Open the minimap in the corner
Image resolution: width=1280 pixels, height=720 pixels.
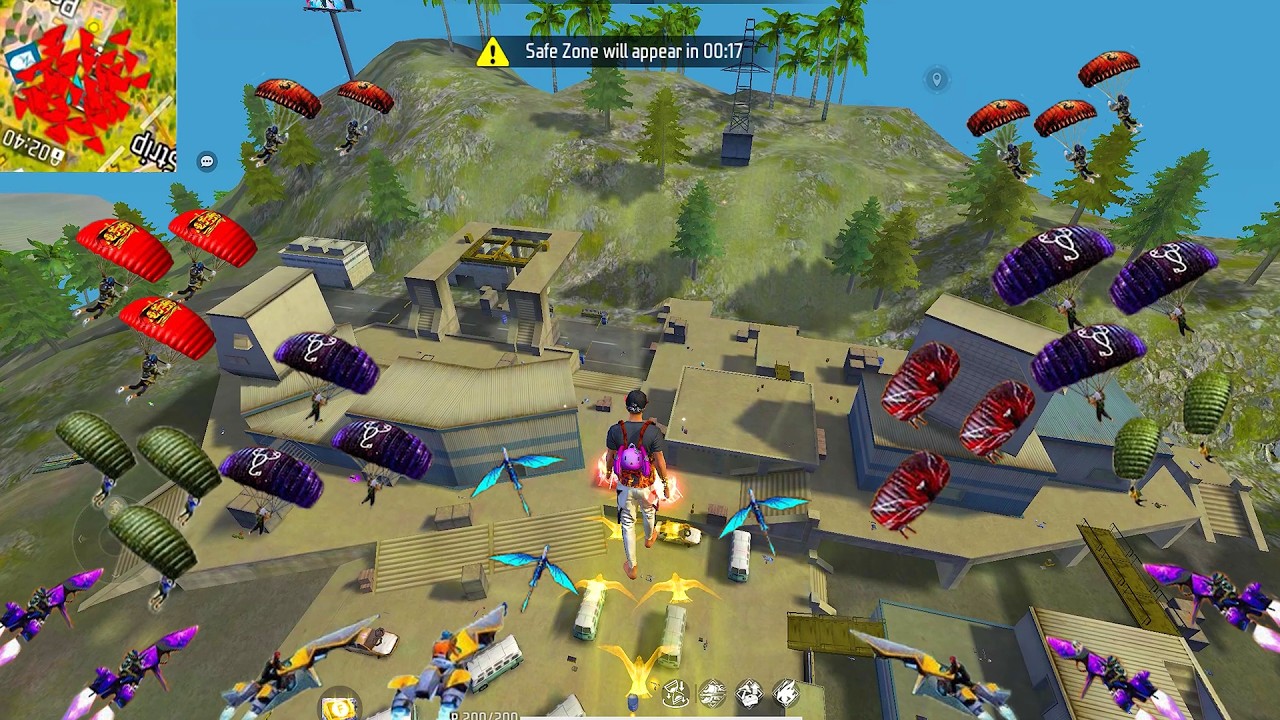click(88, 85)
